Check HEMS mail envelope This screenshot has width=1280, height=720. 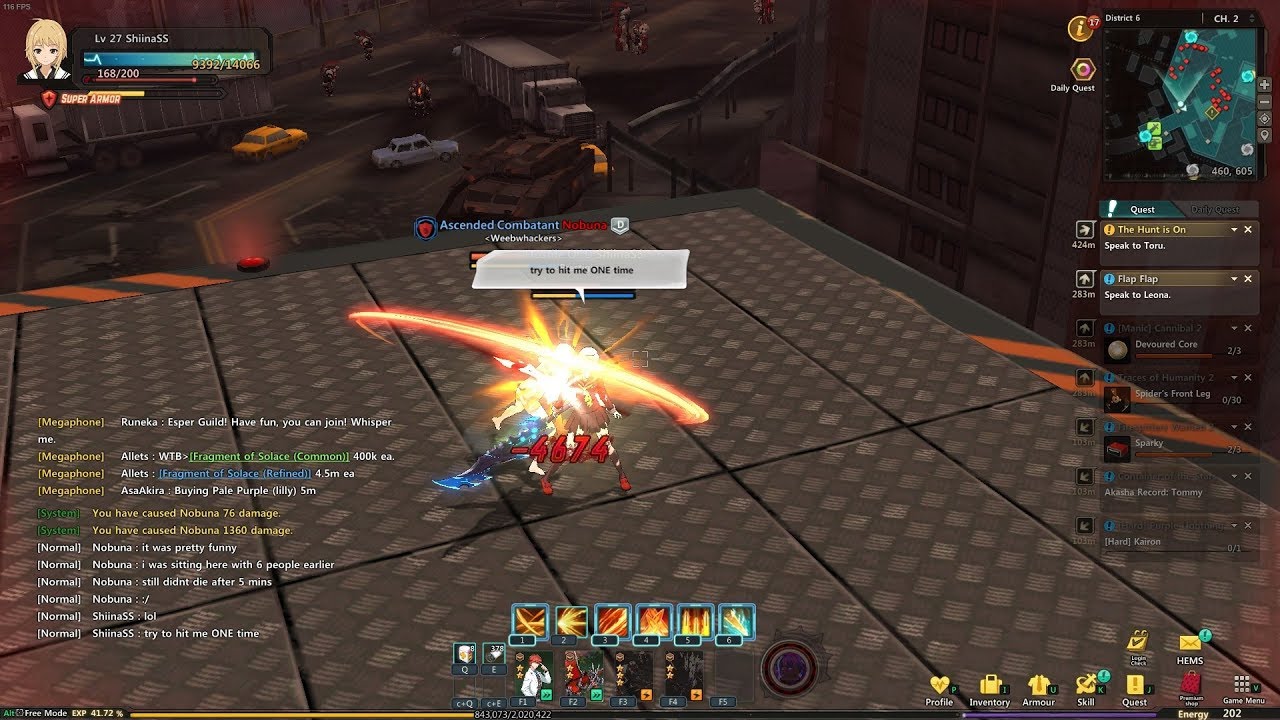tap(1190, 644)
